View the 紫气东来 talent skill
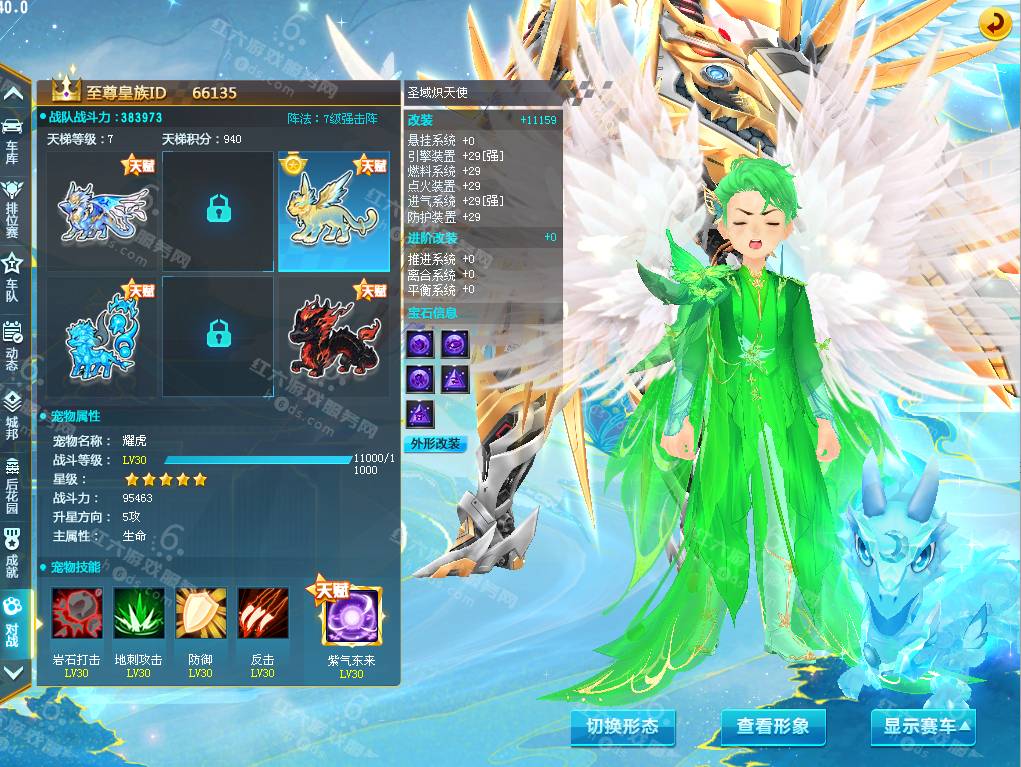 351,616
